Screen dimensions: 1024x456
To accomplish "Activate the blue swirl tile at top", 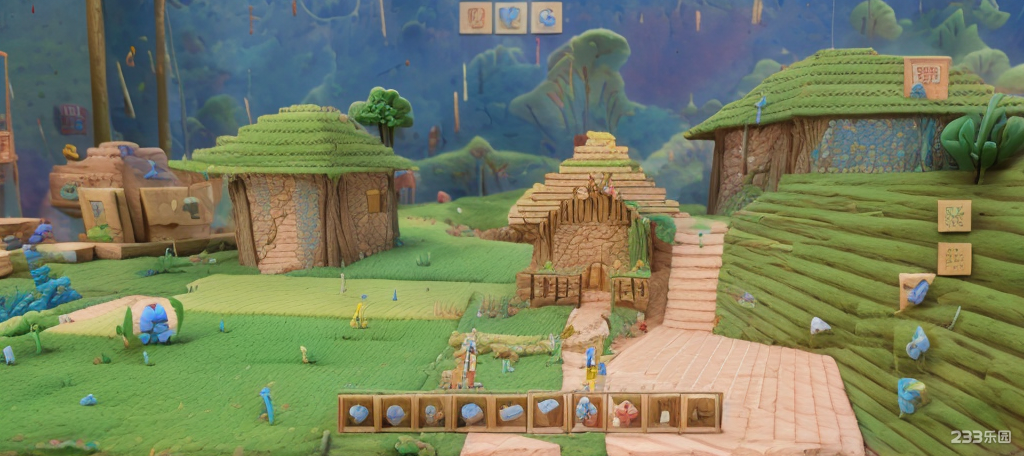I will (546, 18).
